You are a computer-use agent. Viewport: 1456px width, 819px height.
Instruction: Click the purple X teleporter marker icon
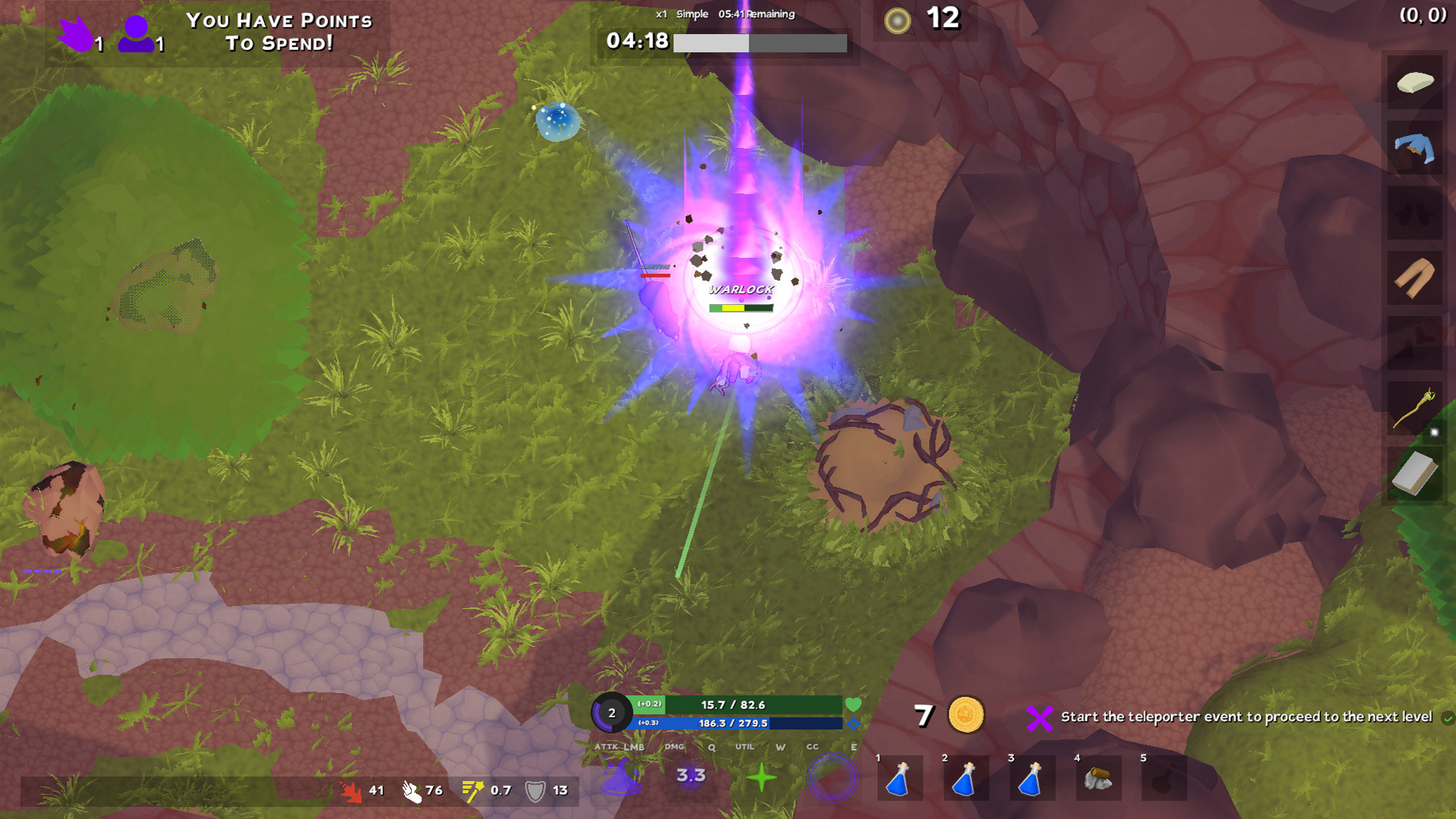1039,716
